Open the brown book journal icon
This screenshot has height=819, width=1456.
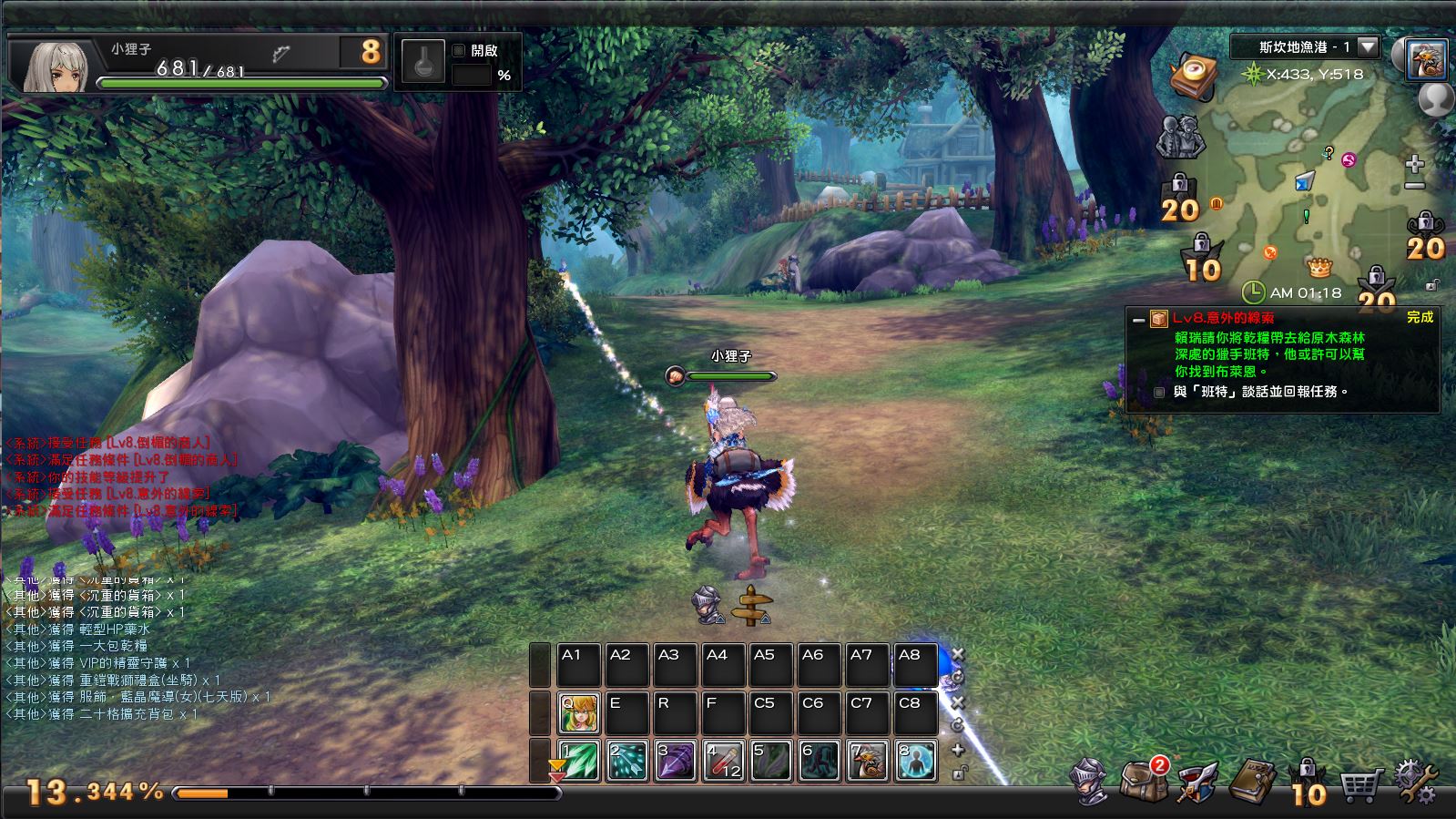pyautogui.click(x=1252, y=780)
